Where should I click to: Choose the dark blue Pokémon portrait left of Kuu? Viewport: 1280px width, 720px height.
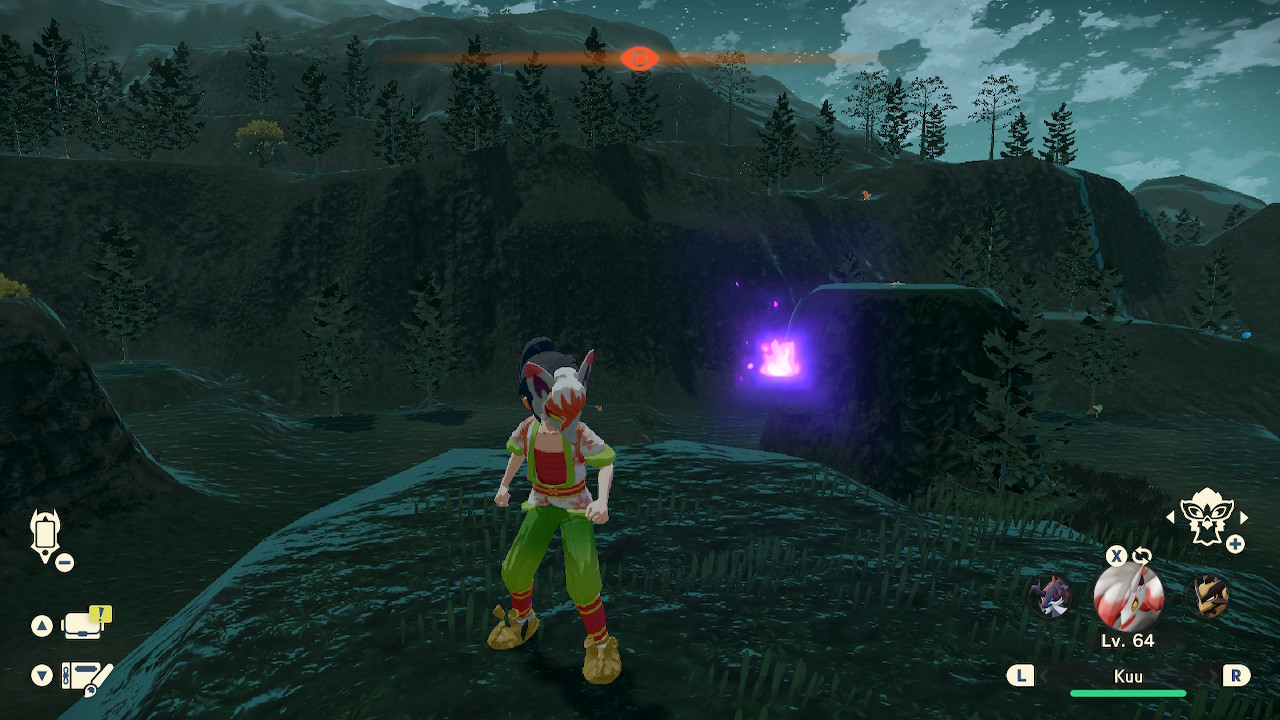(x=1050, y=597)
